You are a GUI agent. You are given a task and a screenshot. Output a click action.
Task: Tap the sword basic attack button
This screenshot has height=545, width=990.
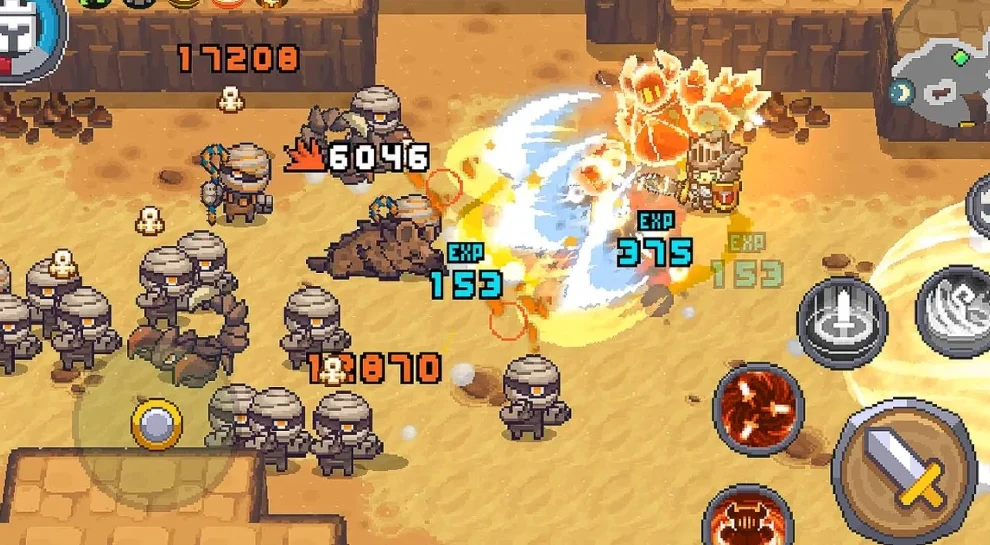coord(903,471)
